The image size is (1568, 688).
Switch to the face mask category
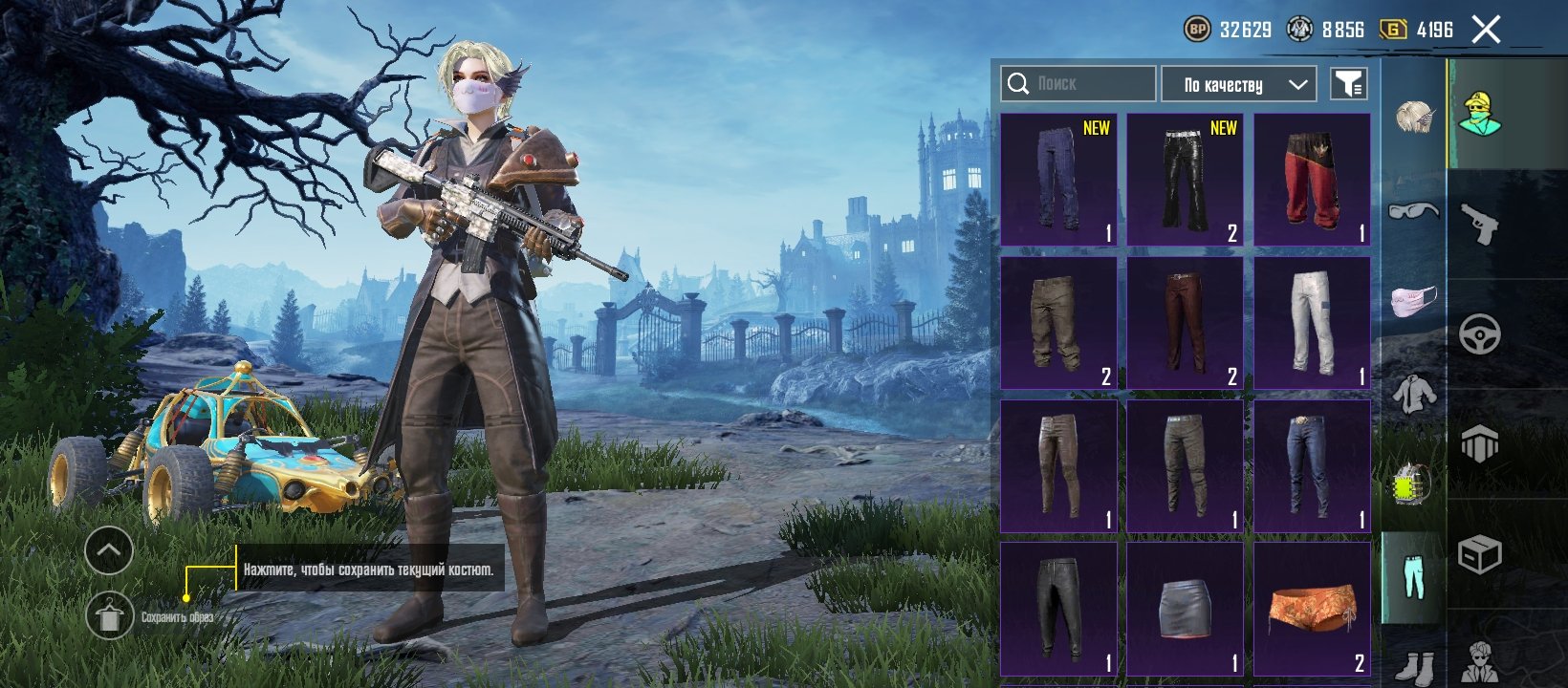coord(1413,300)
